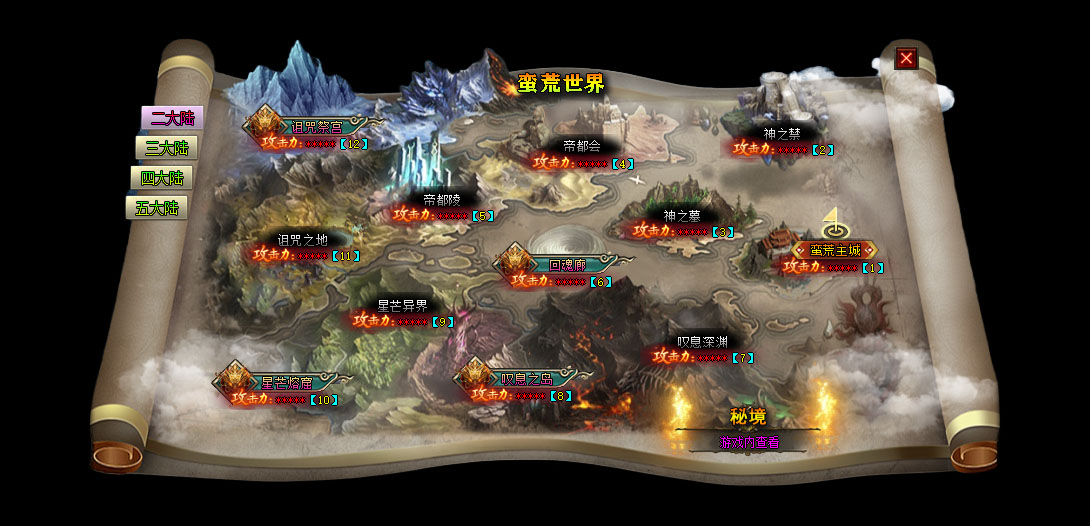Select the 五大陆 continent tab
Viewport: 1090px width, 526px height.
[x=156, y=208]
